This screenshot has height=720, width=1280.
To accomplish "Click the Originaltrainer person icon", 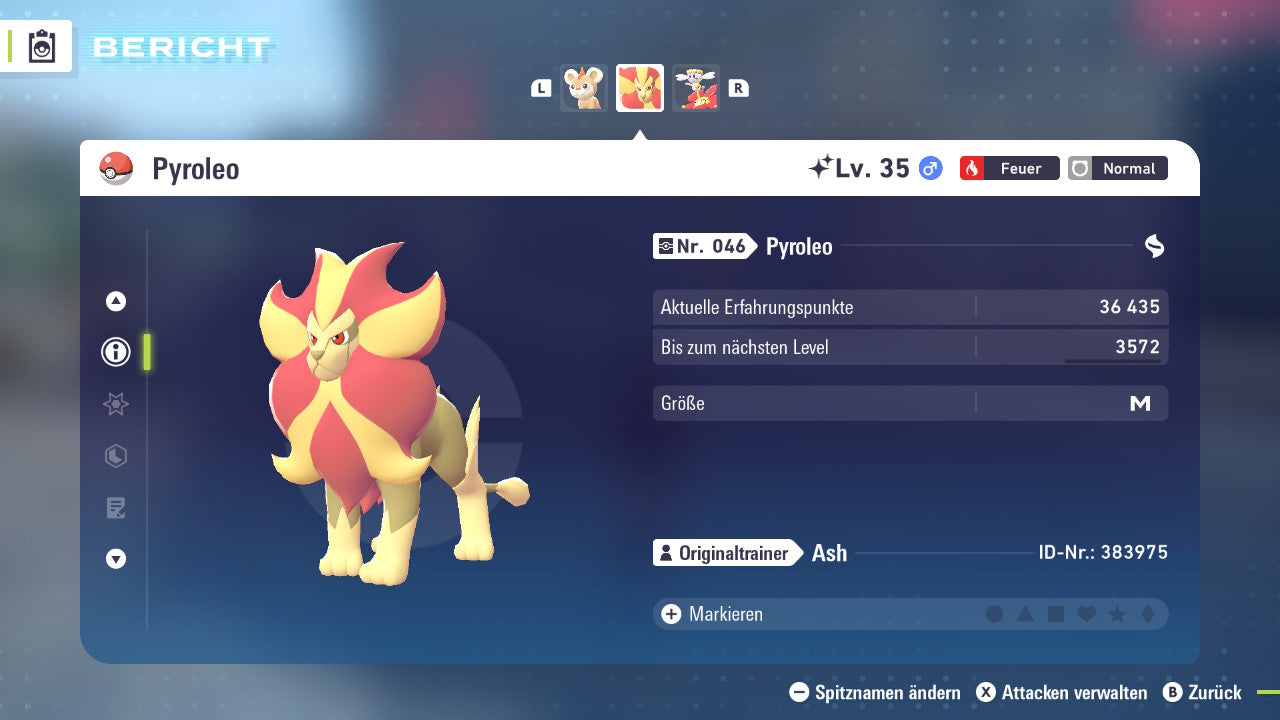I will pyautogui.click(x=665, y=552).
